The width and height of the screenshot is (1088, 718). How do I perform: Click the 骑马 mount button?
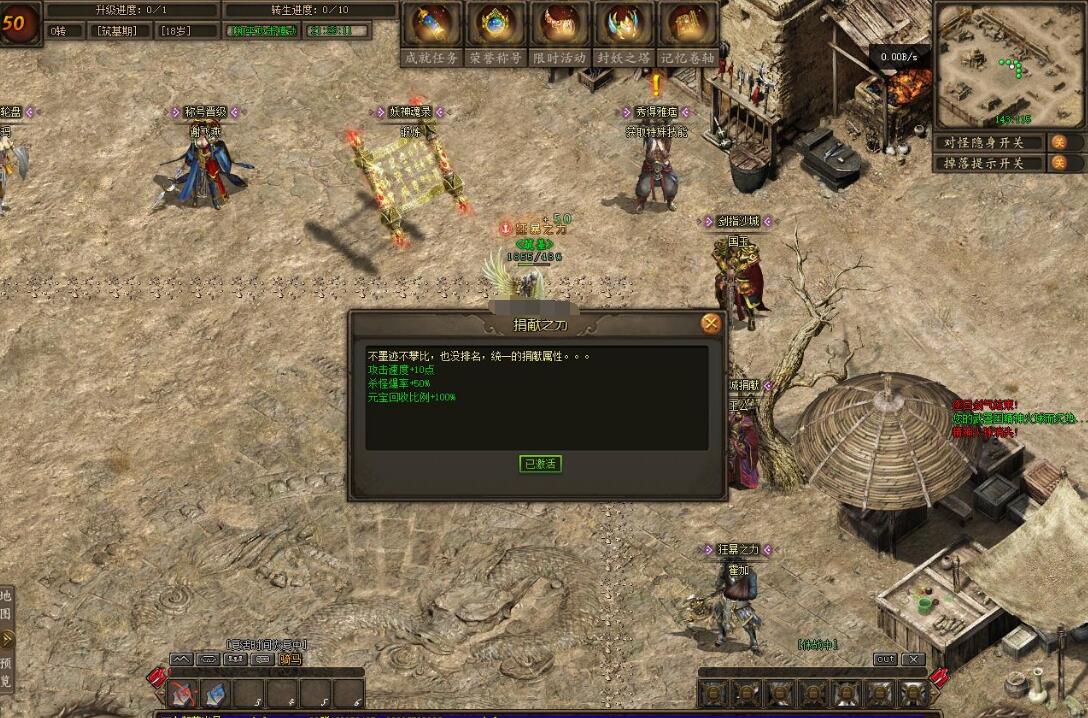coord(290,659)
